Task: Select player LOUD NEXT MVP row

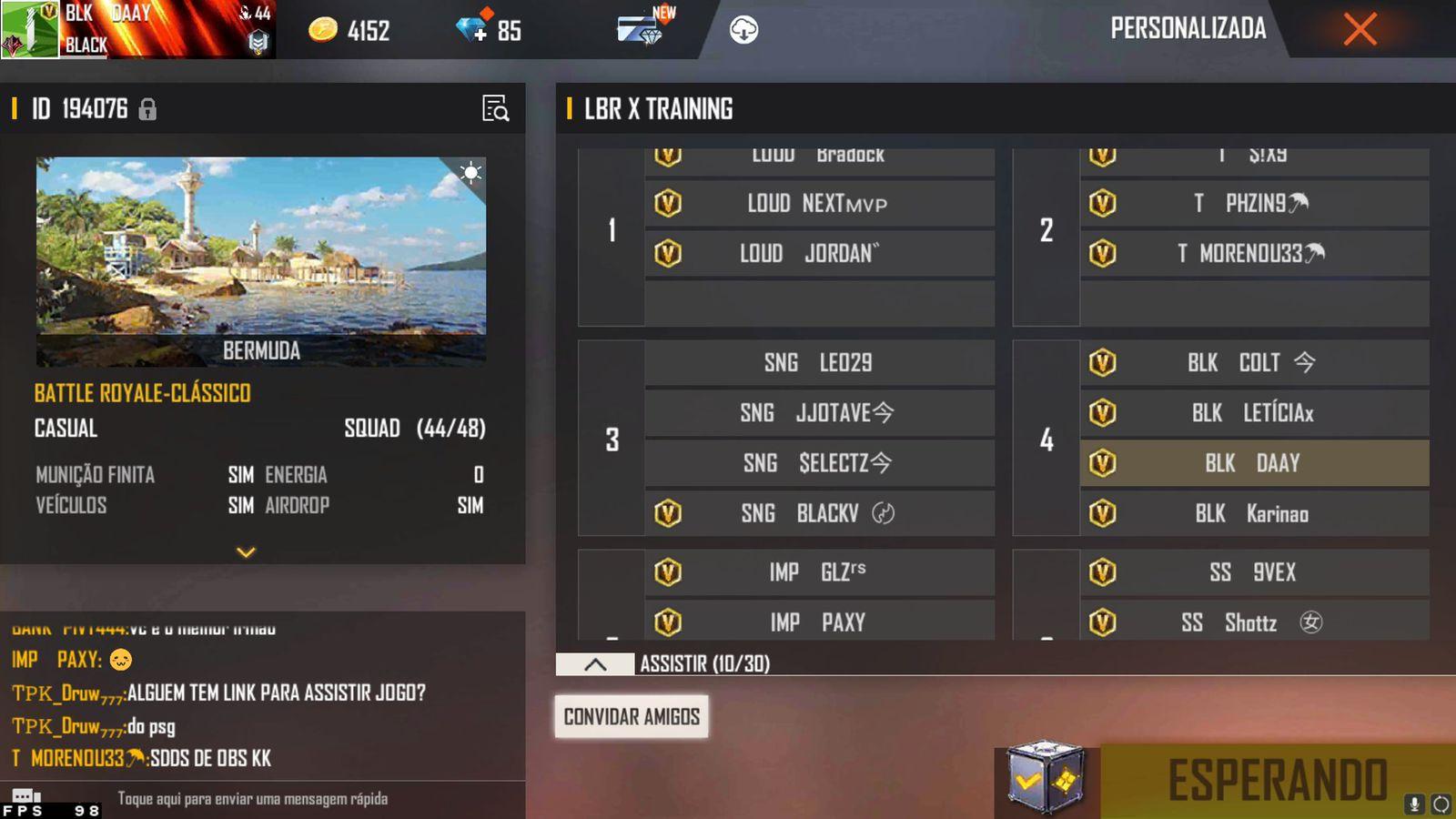Action: [818, 204]
